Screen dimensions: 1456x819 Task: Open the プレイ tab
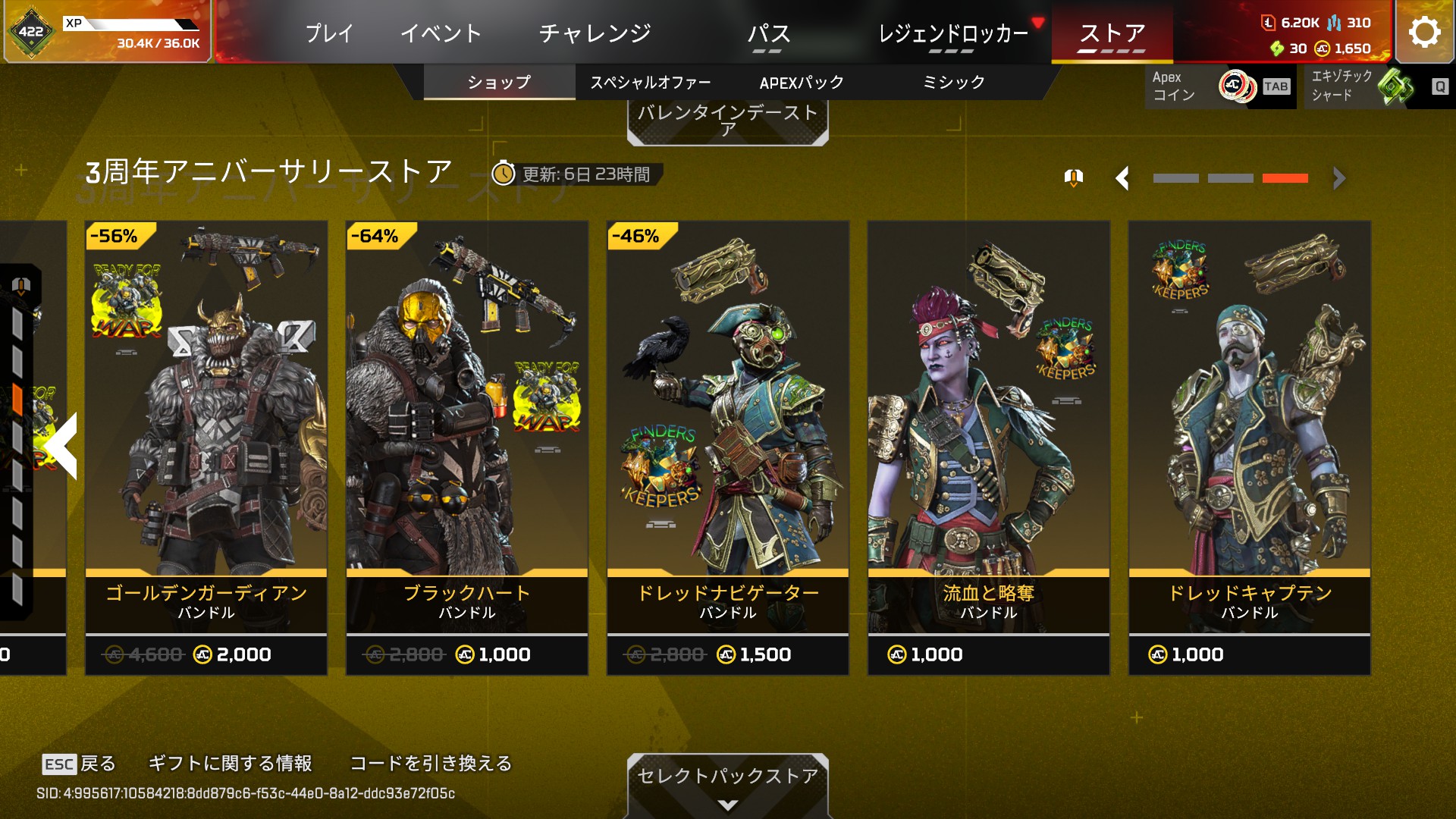coord(329,33)
